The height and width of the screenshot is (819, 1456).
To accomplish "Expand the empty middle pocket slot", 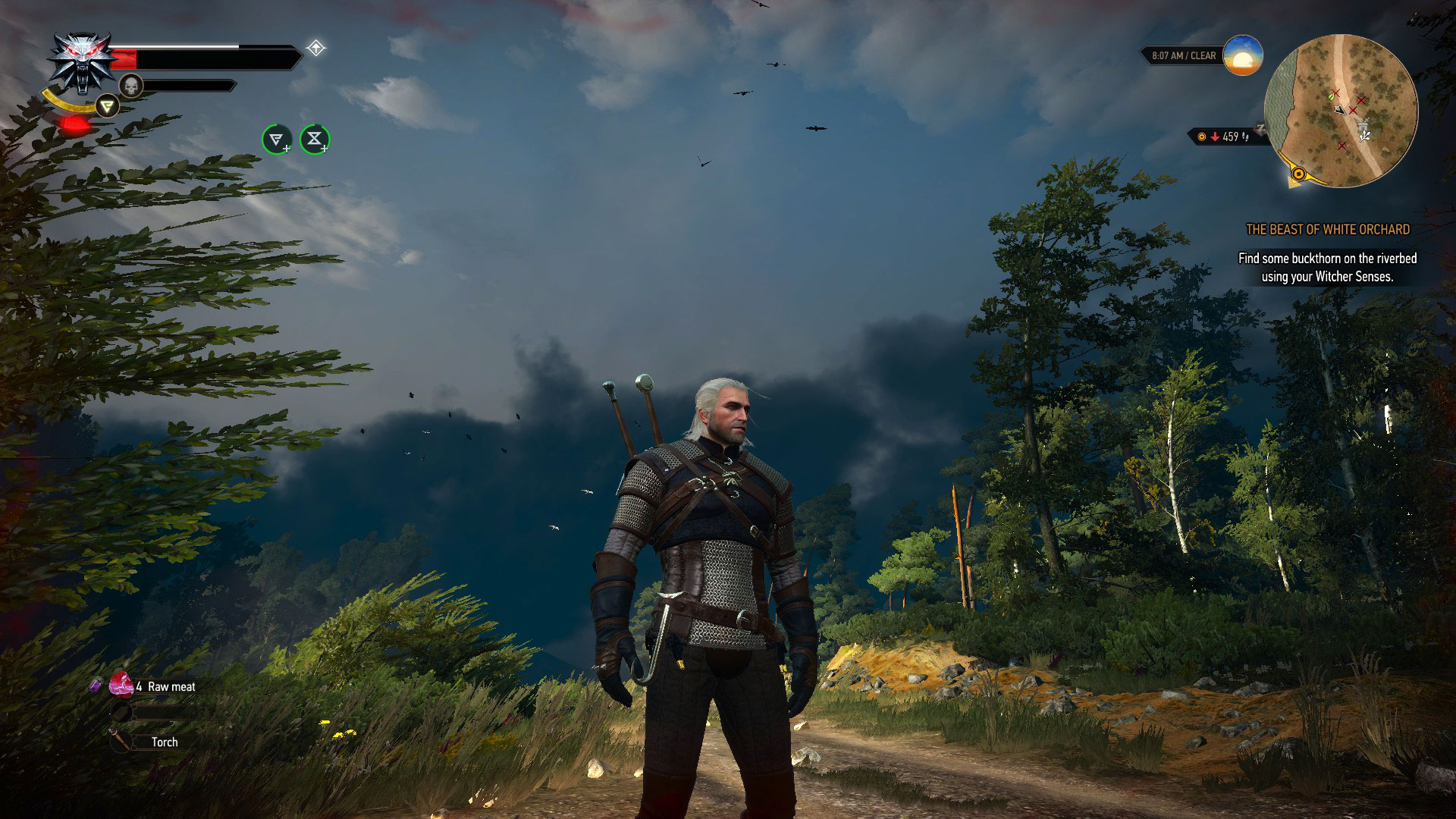I will (121, 711).
